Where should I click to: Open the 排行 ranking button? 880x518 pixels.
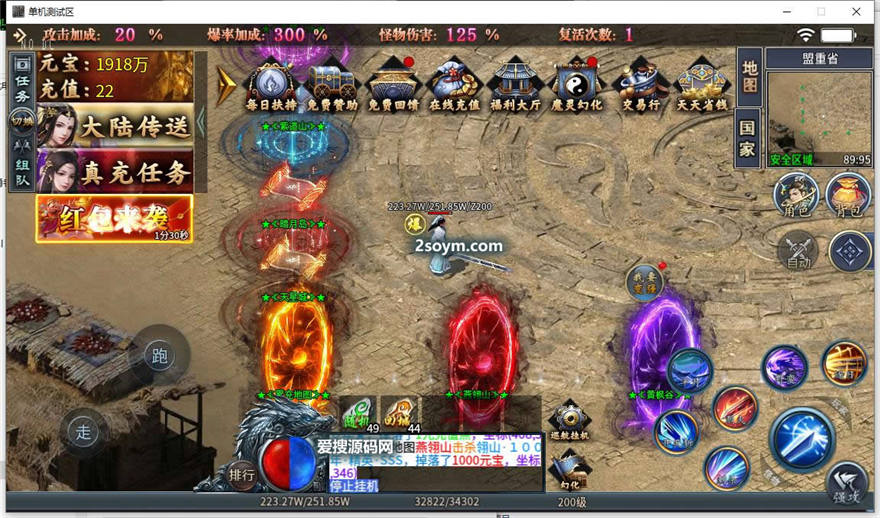[x=241, y=472]
